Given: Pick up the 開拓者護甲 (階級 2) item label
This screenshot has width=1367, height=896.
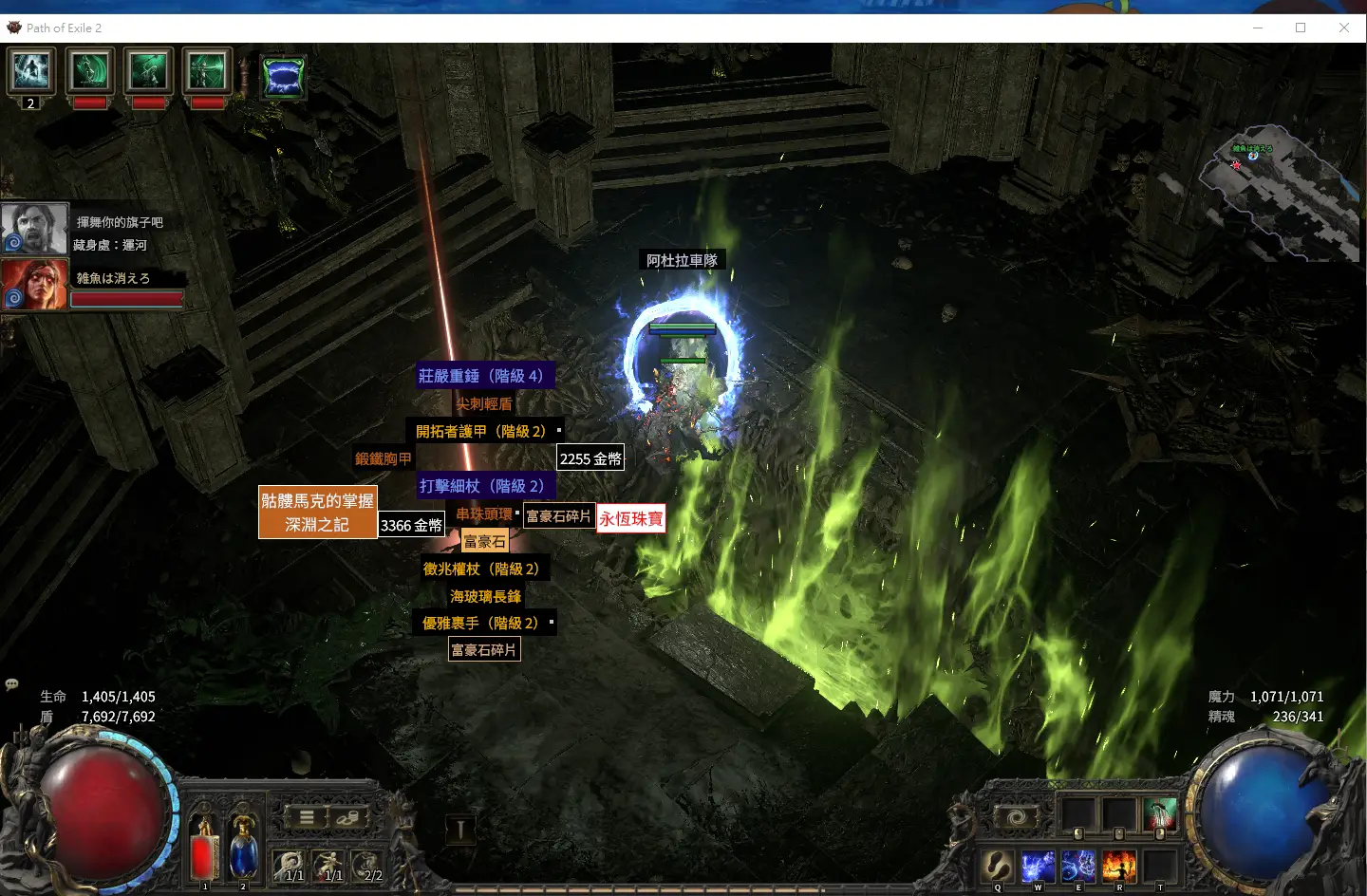Looking at the screenshot, I should click(x=481, y=431).
